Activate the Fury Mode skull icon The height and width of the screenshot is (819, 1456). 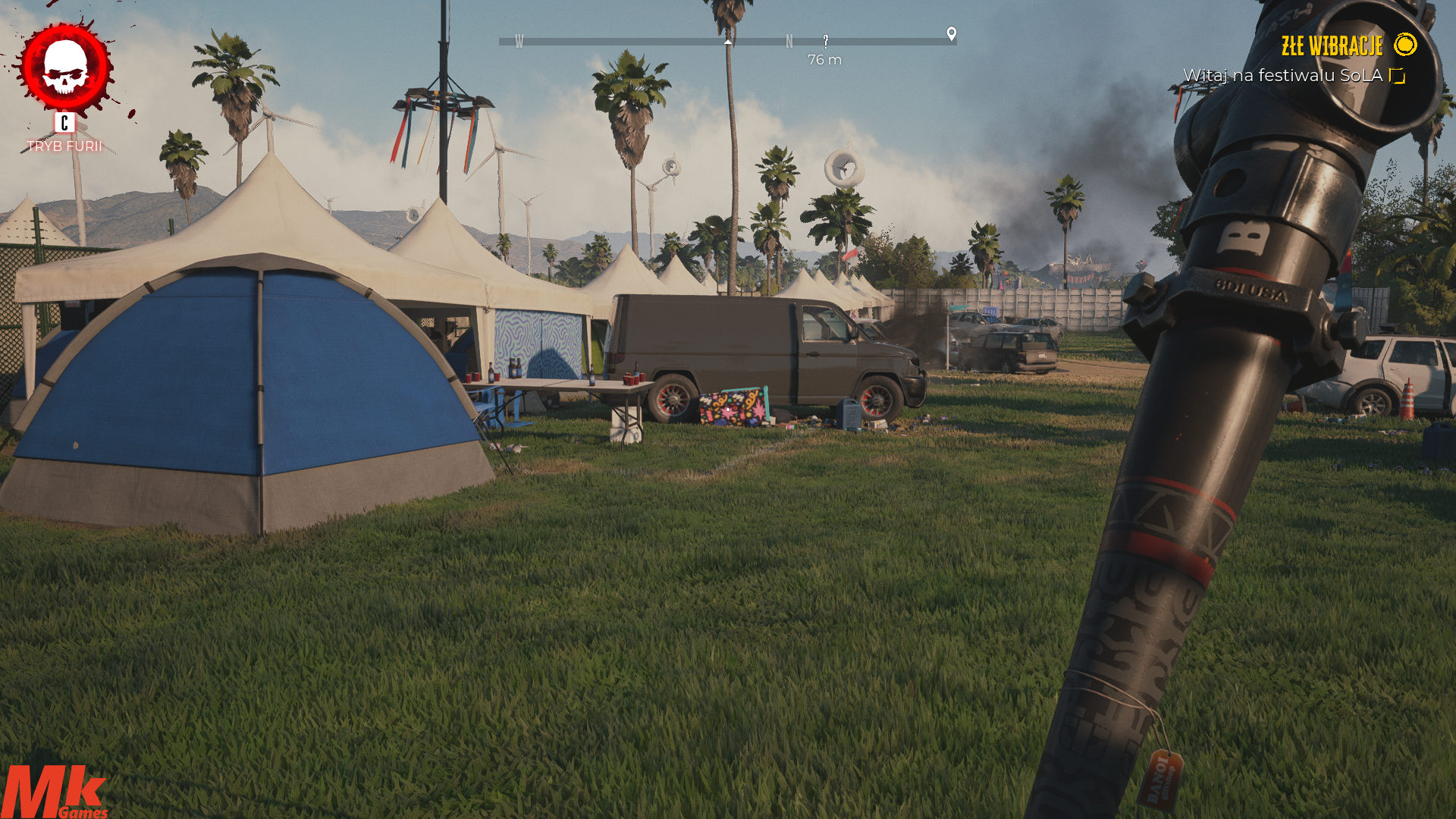point(66,68)
